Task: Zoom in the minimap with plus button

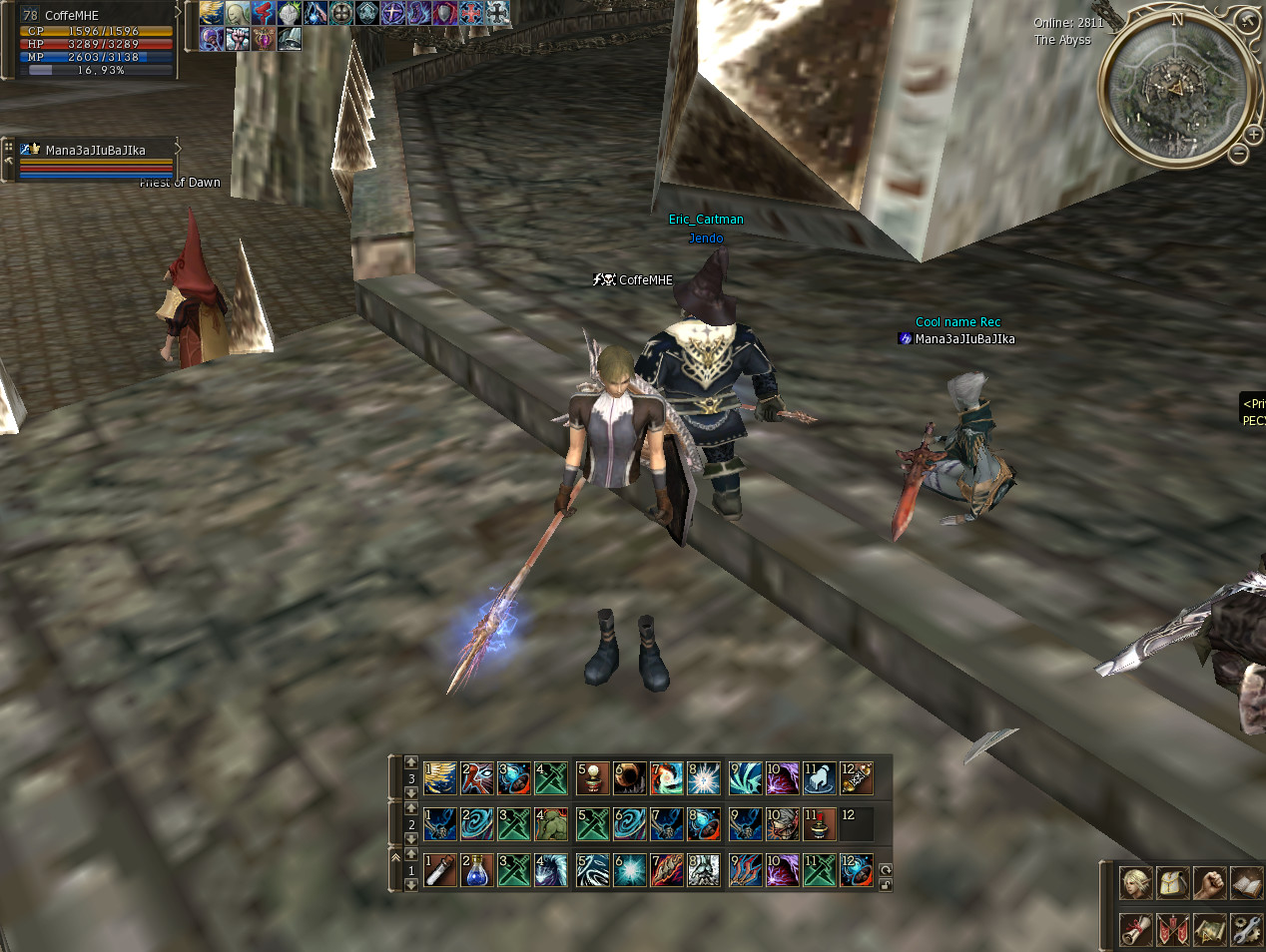Action: click(x=1254, y=135)
